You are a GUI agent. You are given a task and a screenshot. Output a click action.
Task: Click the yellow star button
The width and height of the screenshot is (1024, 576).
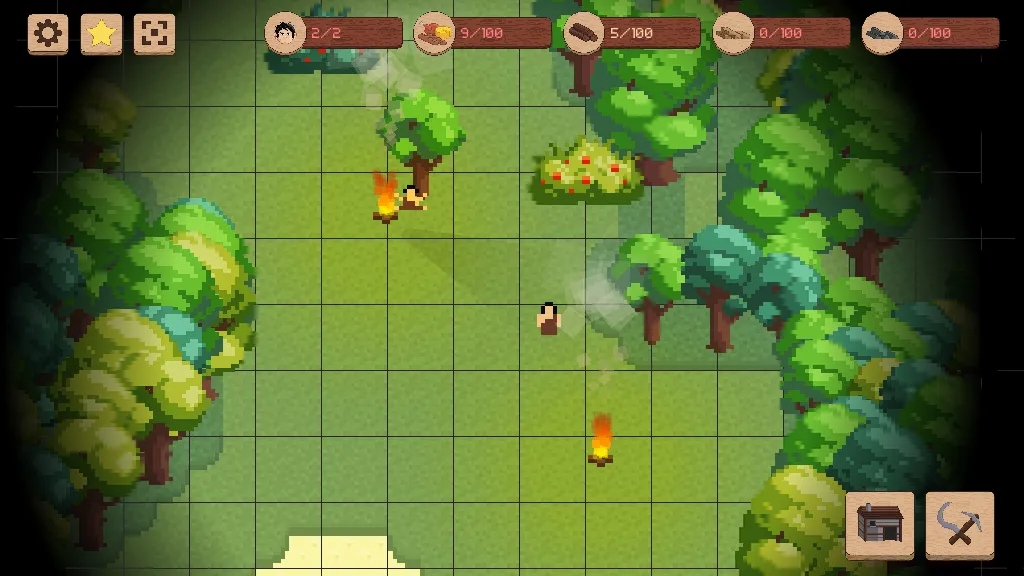point(101,34)
